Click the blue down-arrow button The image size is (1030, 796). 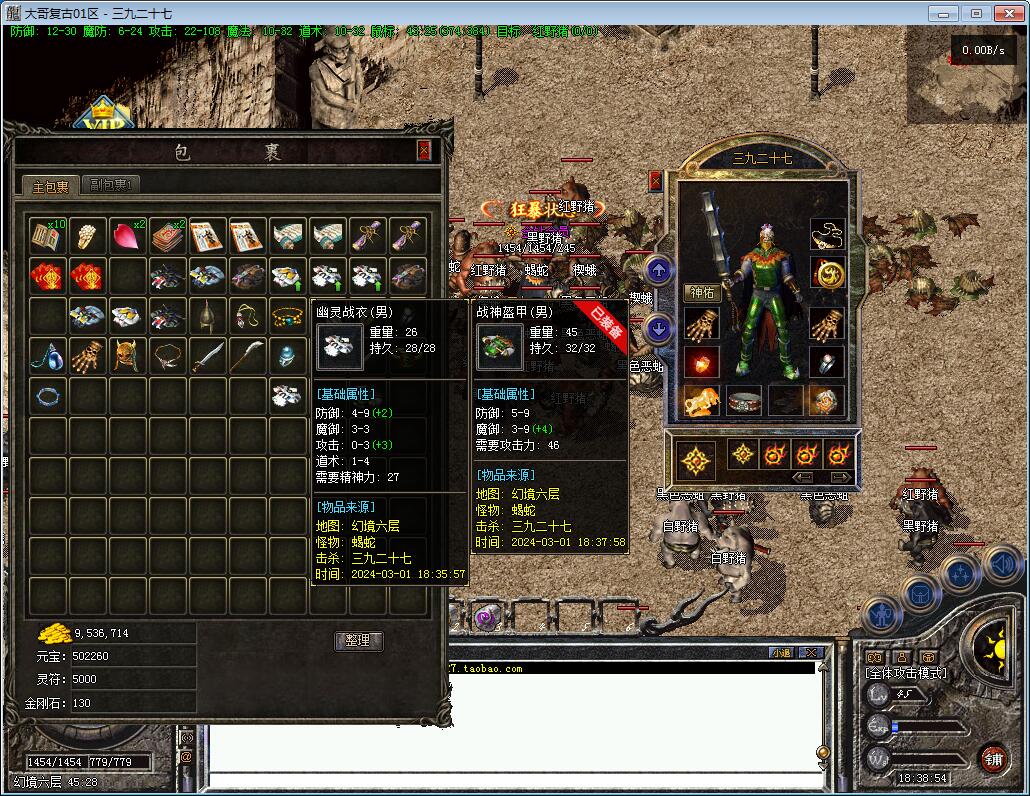click(658, 328)
